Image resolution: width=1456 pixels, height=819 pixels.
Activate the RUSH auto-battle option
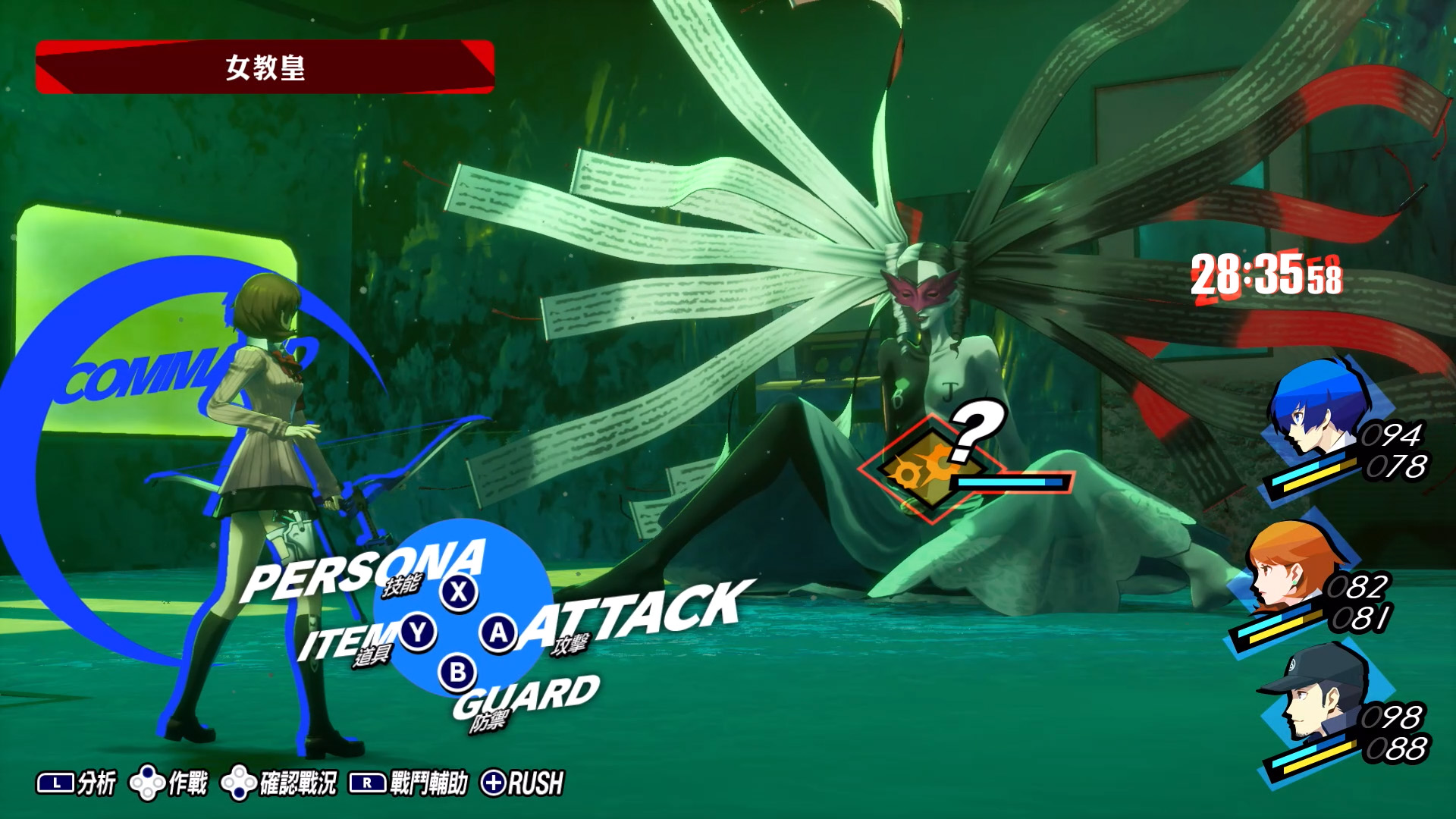click(523, 783)
